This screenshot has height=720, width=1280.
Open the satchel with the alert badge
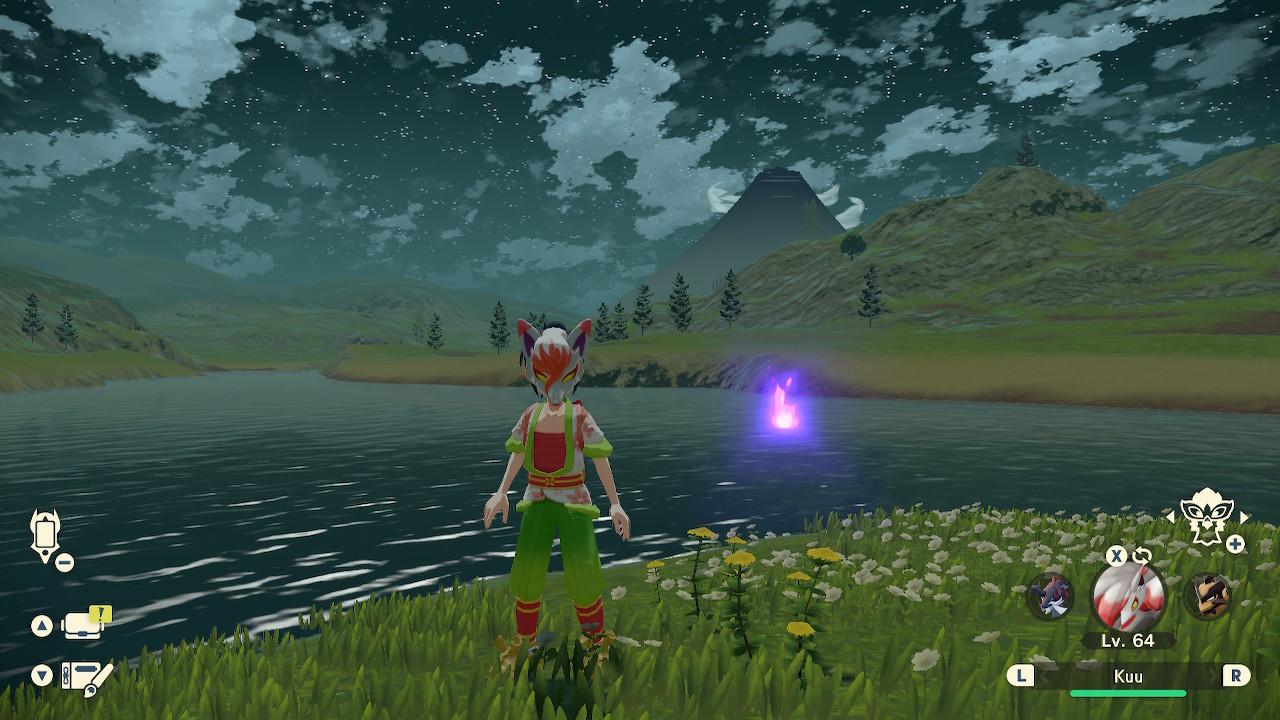pyautogui.click(x=84, y=625)
